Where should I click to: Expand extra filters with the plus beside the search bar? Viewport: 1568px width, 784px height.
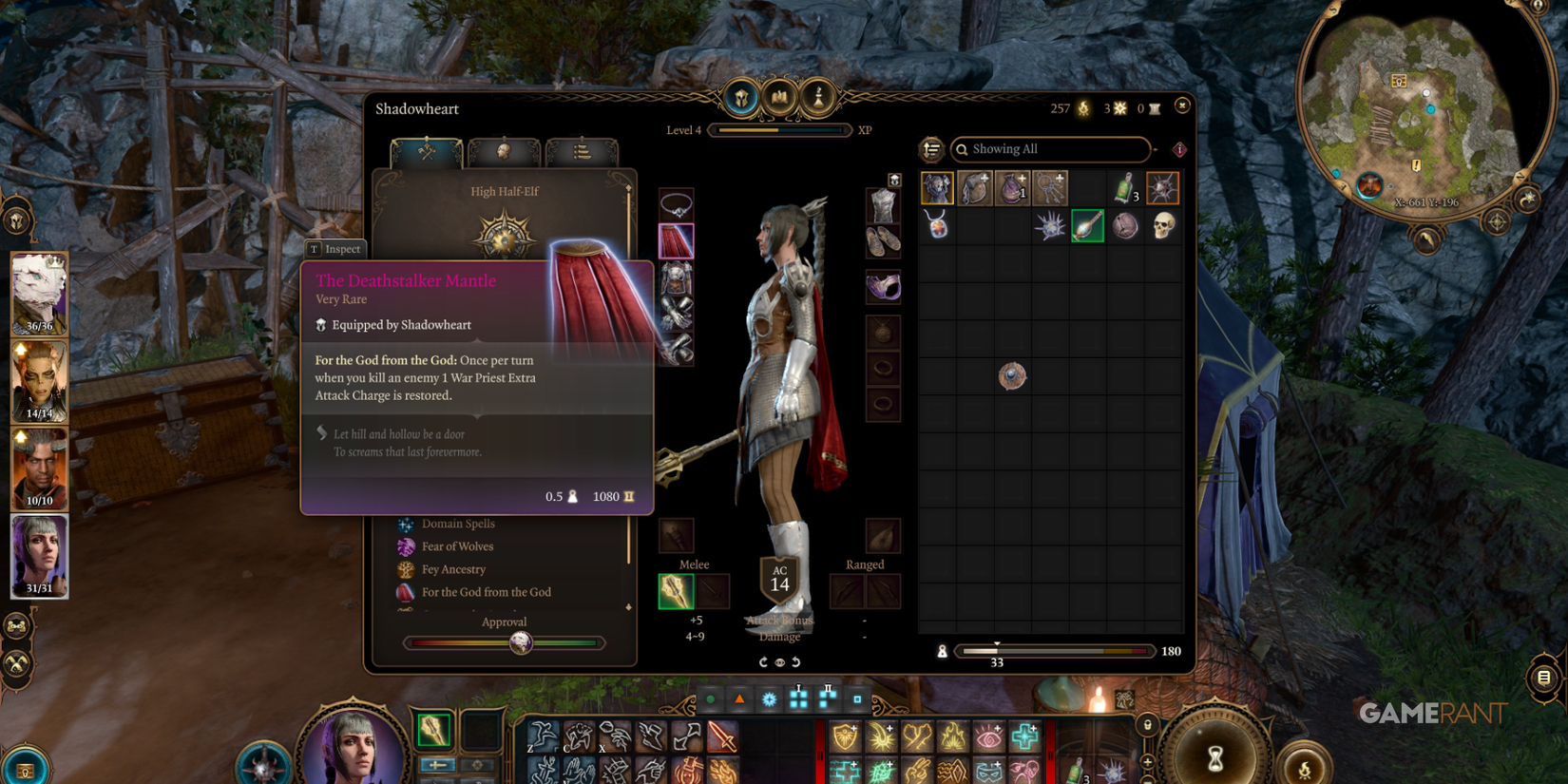pos(1156,150)
